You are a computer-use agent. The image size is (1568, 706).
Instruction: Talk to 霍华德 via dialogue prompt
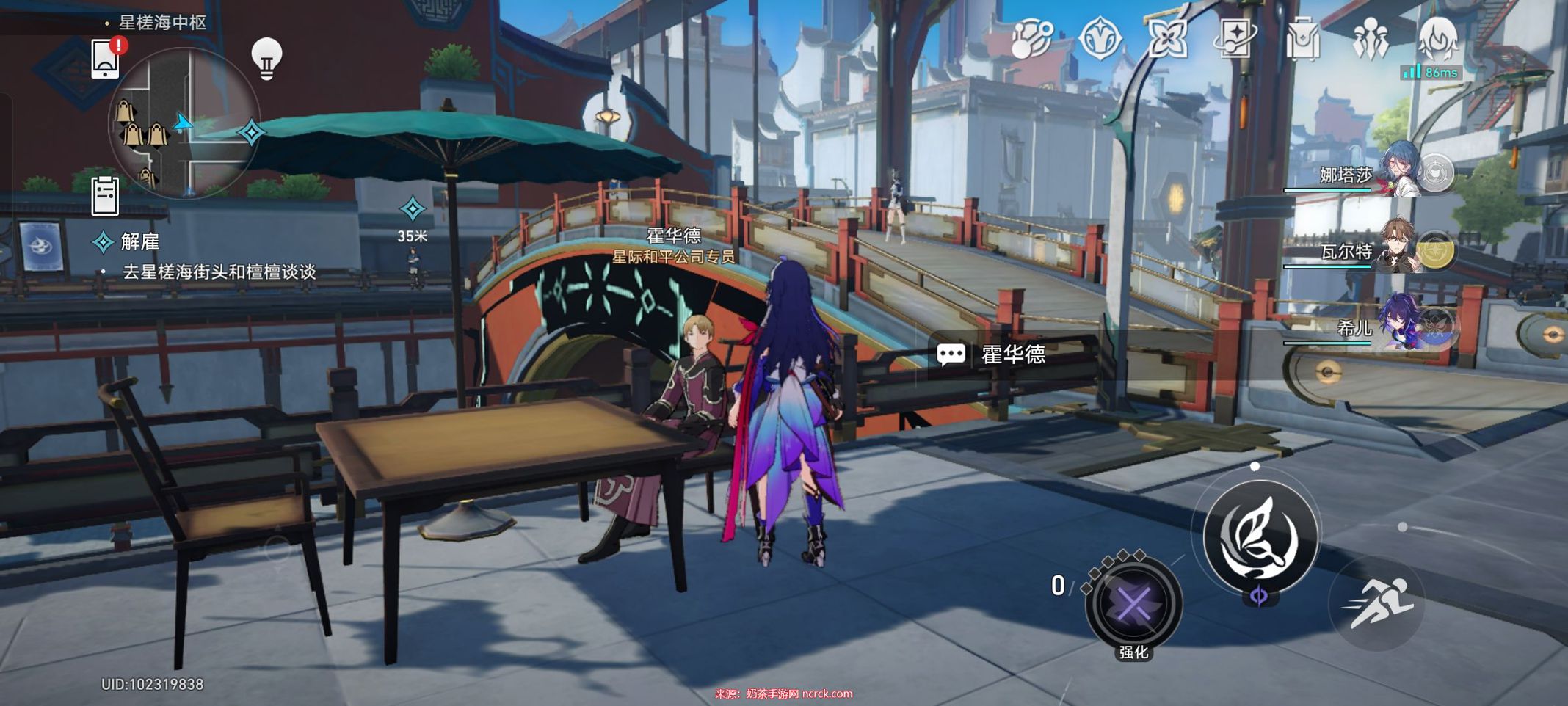pyautogui.click(x=1013, y=355)
